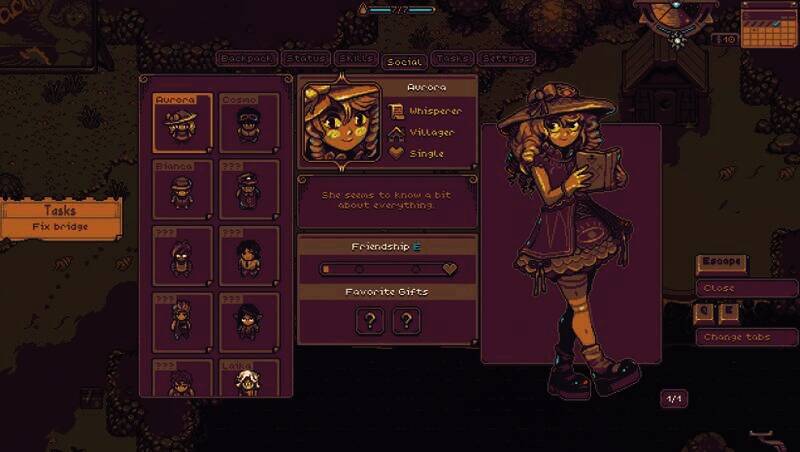Pick Bianca from the villager list
The height and width of the screenshot is (452, 800).
click(182, 188)
